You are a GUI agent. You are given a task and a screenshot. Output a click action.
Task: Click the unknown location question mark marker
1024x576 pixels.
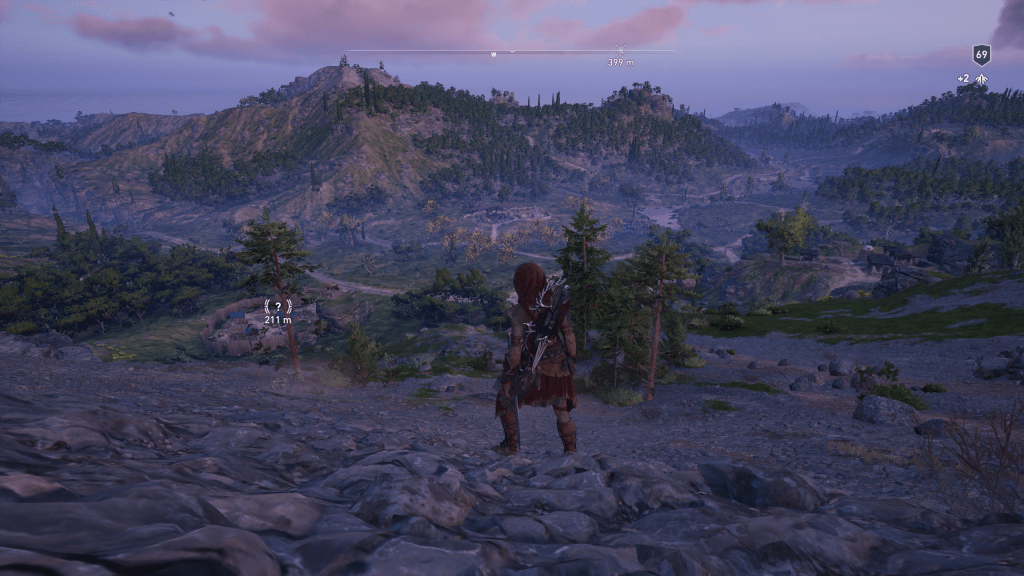point(277,307)
